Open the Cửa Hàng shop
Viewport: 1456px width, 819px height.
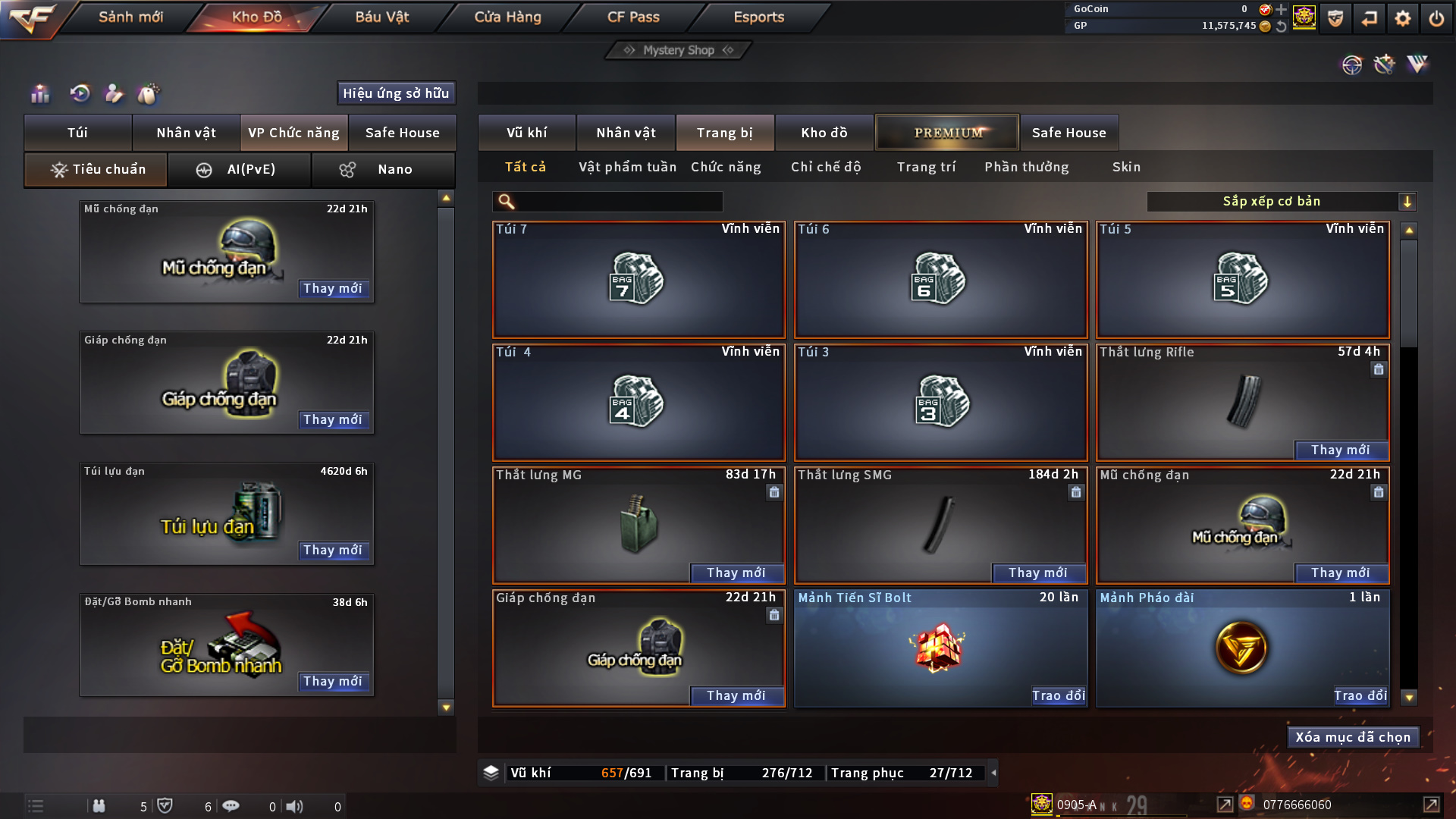coord(507,17)
